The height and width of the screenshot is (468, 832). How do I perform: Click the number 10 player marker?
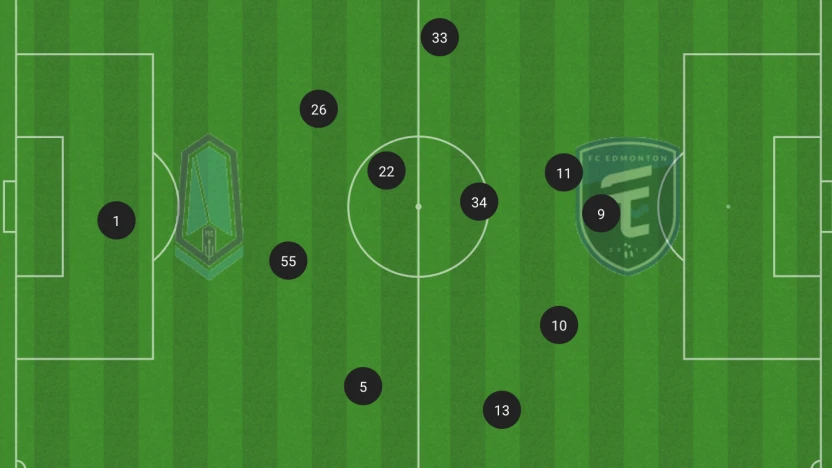[559, 325]
